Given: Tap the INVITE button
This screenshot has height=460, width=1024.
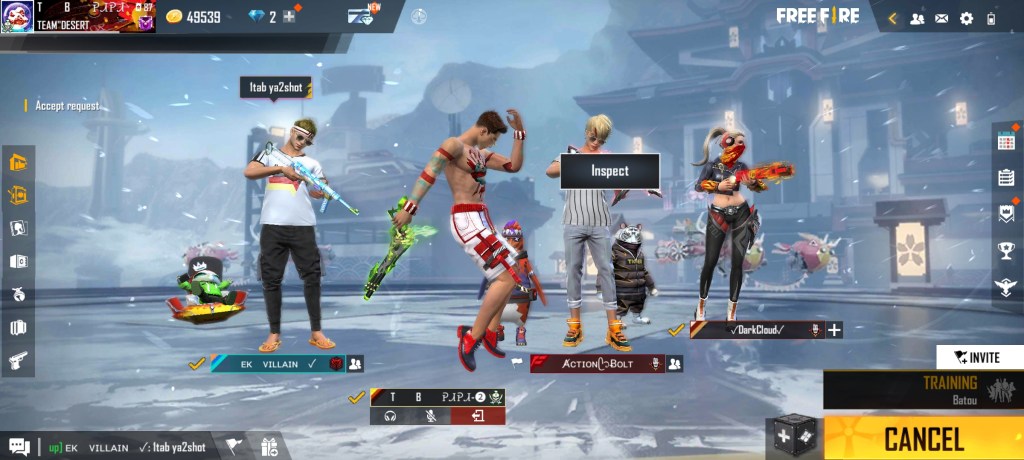Looking at the screenshot, I should tap(979, 357).
